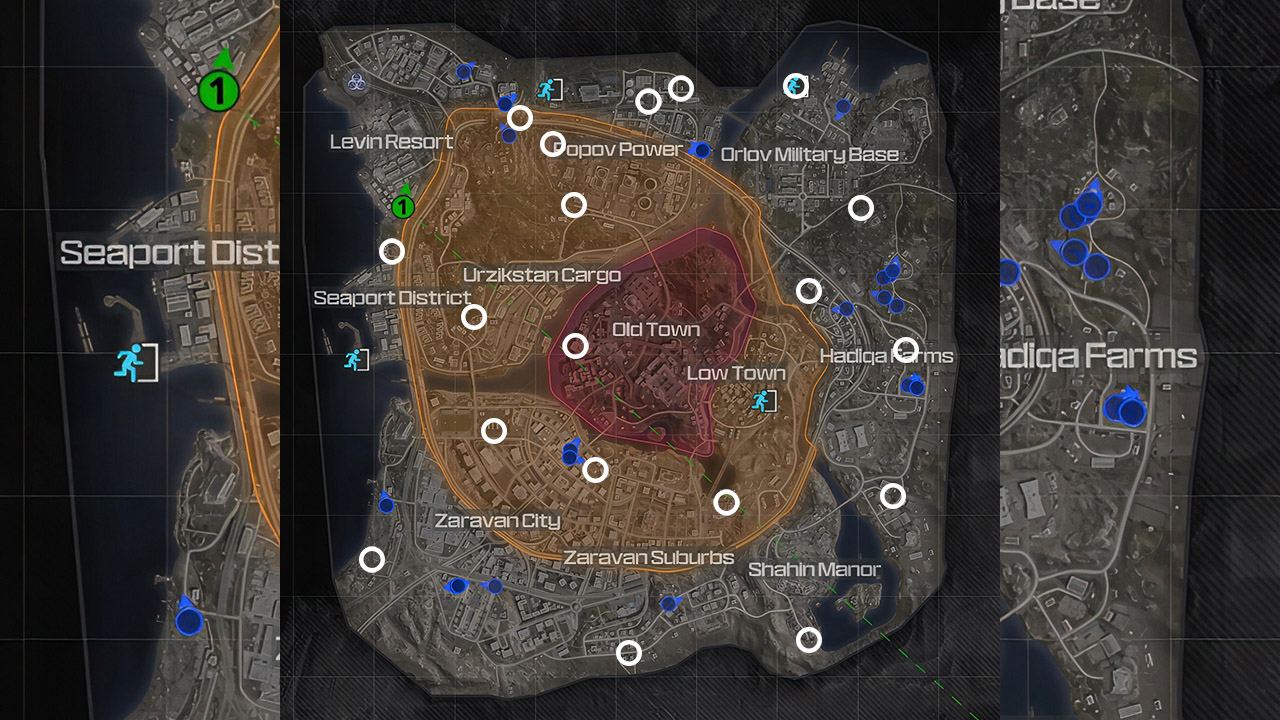Click the blue marker below Zaravan Suburbs
The width and height of the screenshot is (1280, 720).
(667, 601)
